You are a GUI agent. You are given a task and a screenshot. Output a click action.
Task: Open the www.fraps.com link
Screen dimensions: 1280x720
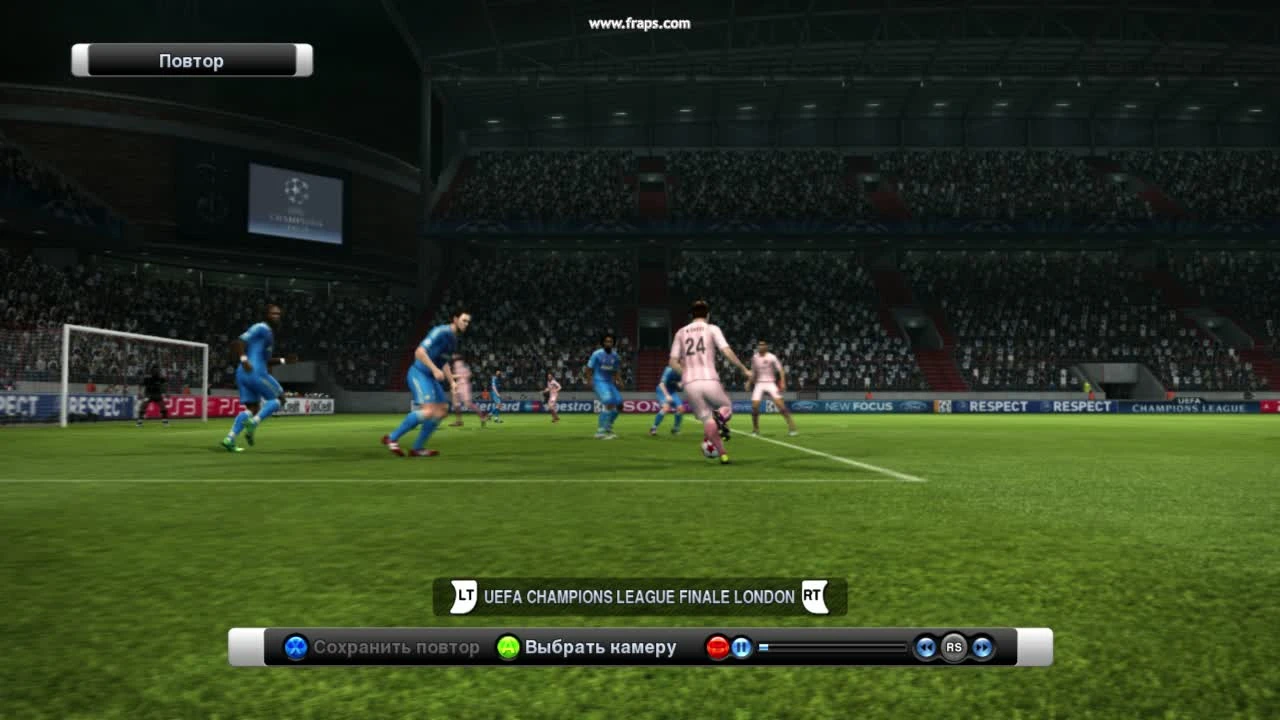640,22
